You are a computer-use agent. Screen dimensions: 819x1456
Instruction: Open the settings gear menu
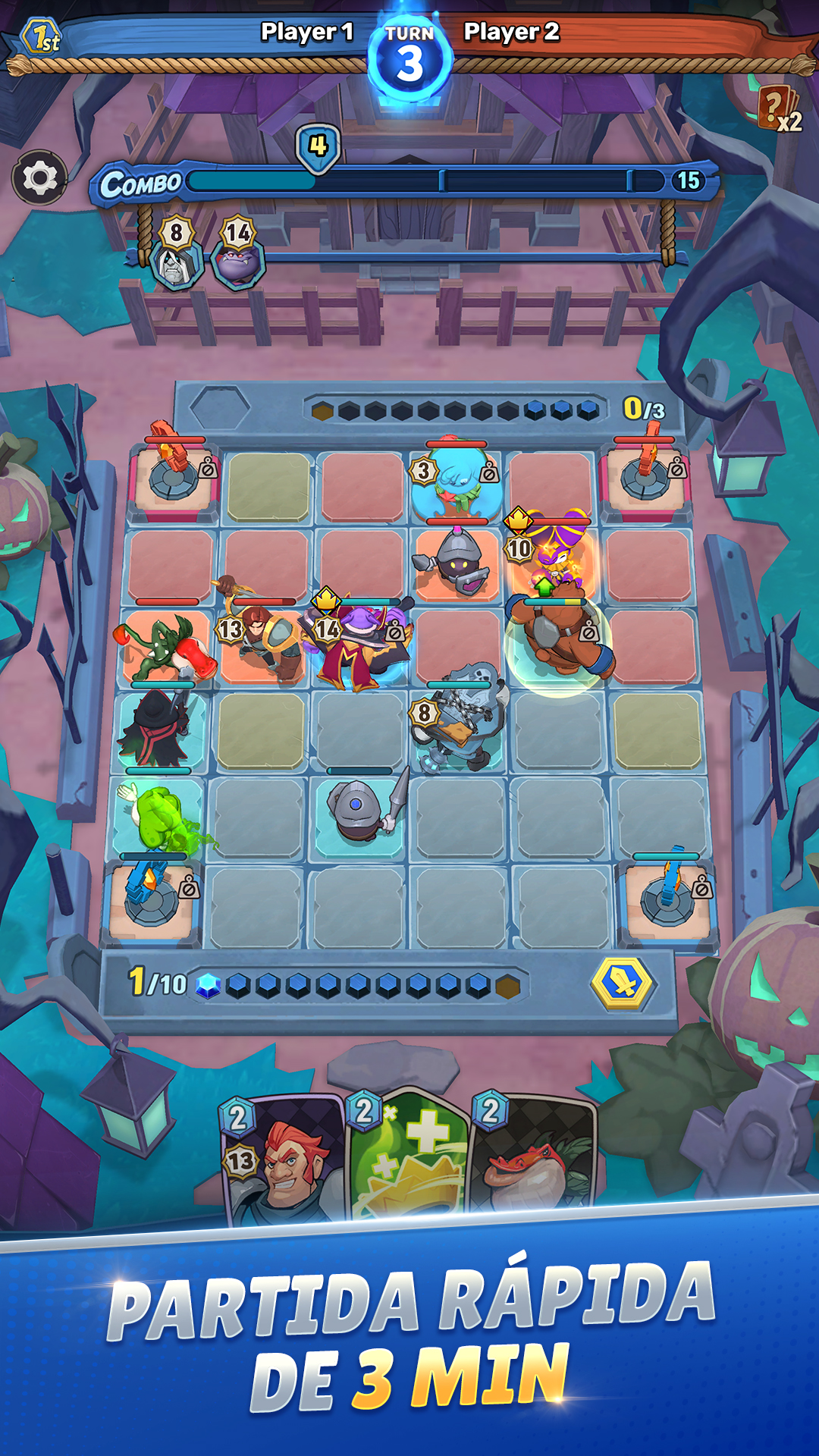coord(39,178)
